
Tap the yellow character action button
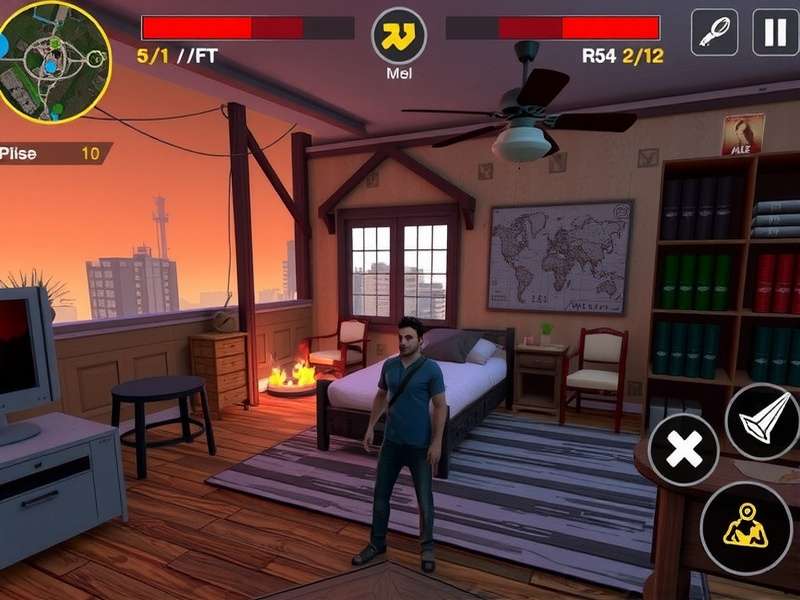pos(746,527)
